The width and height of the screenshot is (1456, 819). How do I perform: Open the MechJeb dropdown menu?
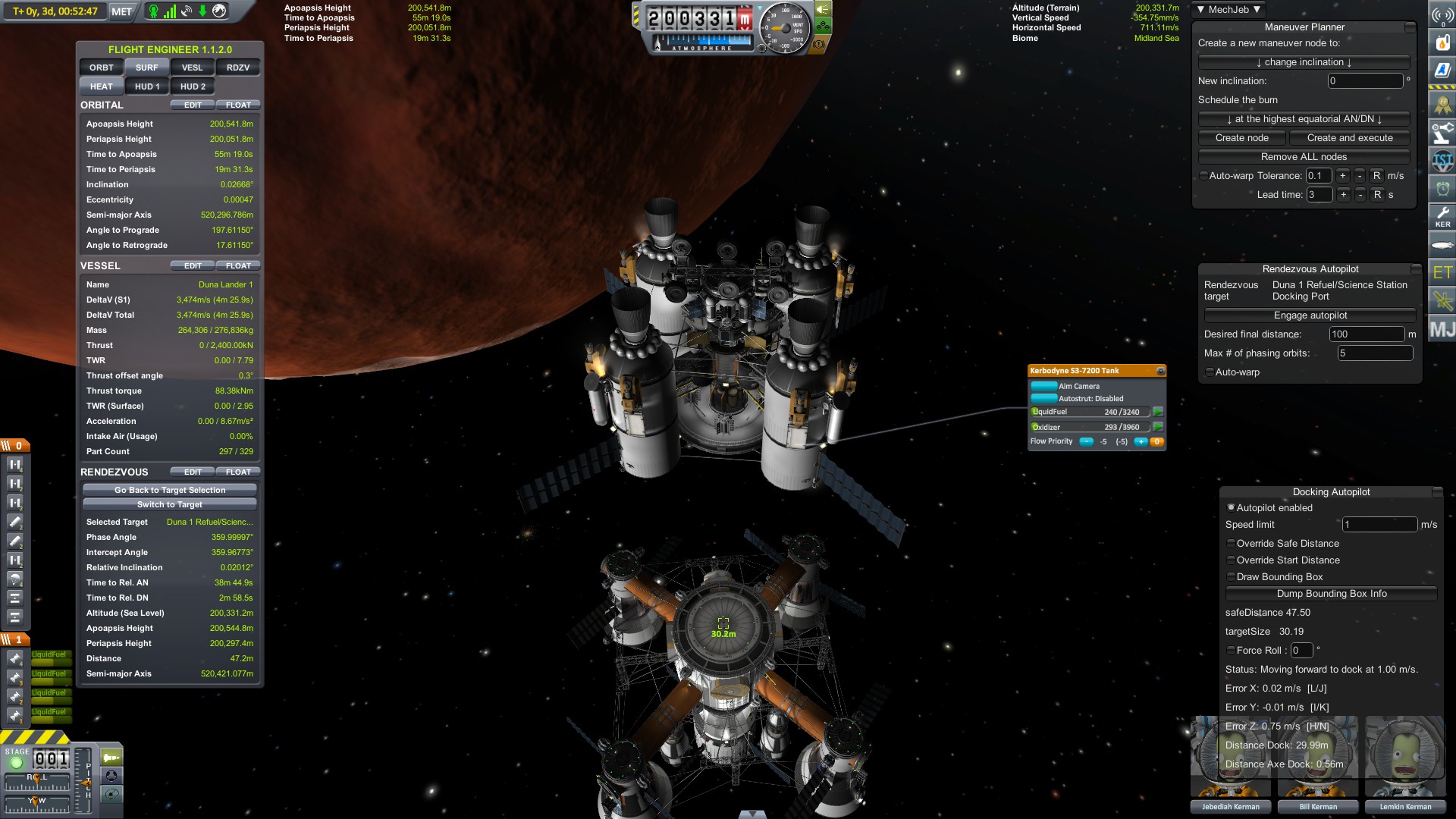point(1228,9)
